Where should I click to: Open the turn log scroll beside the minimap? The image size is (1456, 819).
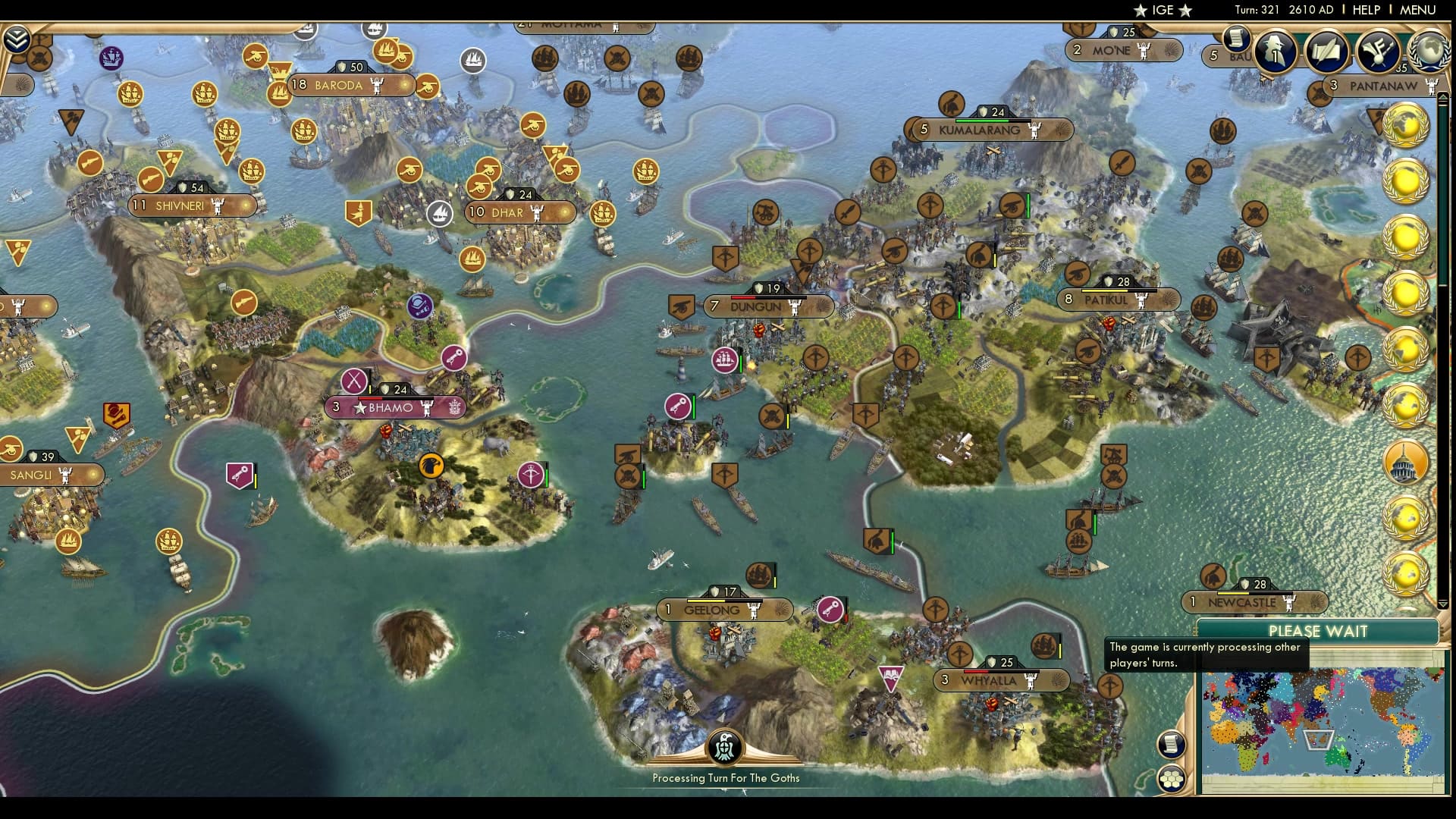click(1172, 745)
